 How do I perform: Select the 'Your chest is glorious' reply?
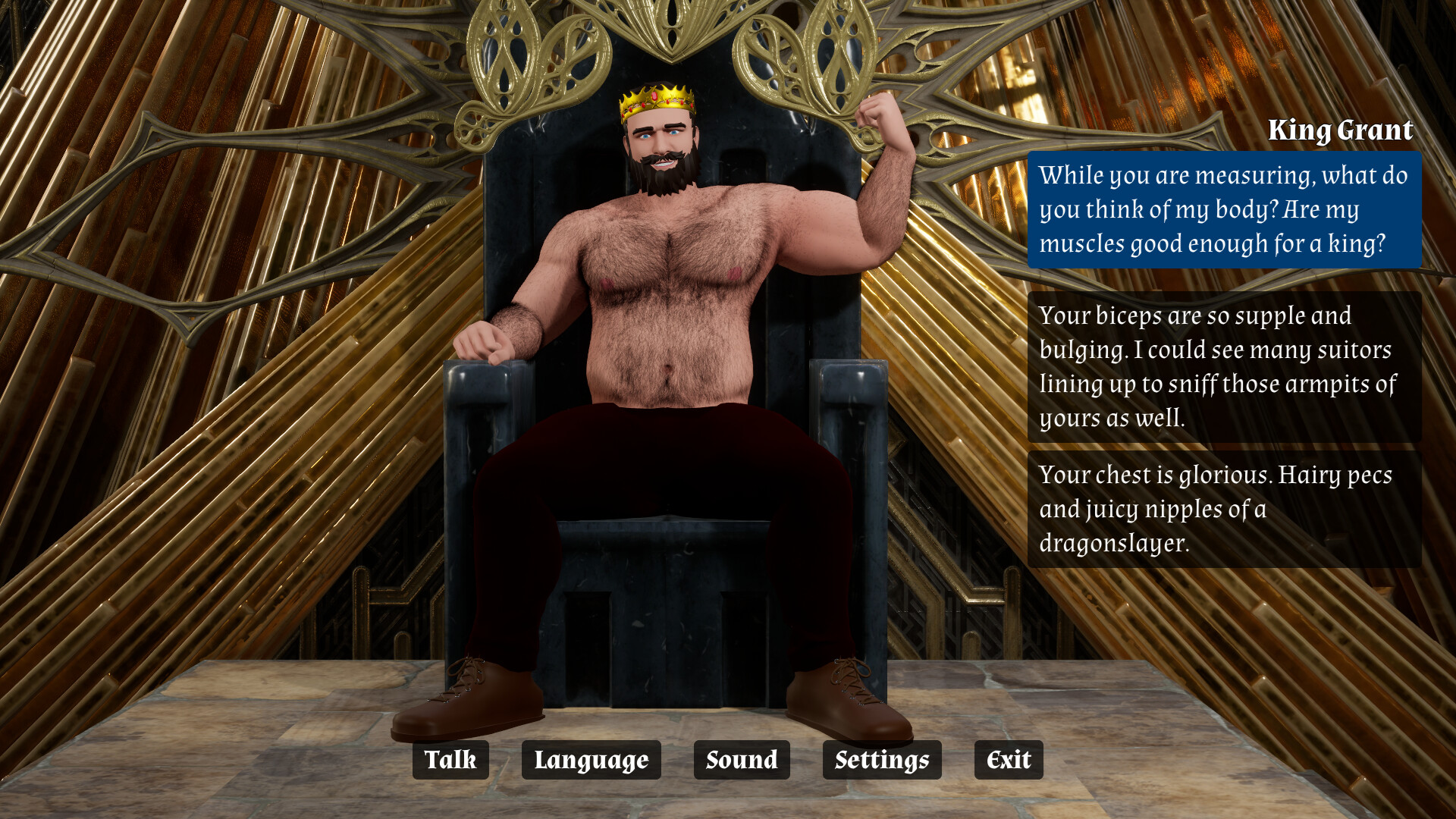click(1223, 509)
